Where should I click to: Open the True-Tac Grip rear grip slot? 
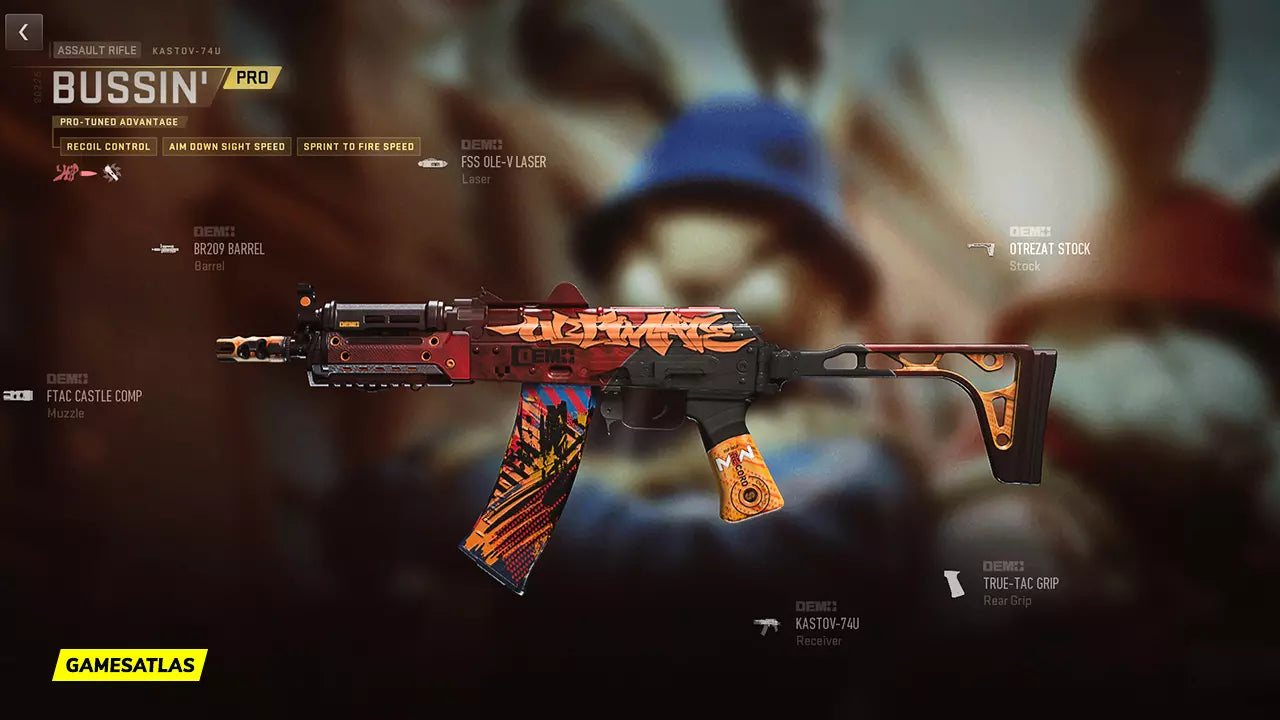coord(1019,583)
